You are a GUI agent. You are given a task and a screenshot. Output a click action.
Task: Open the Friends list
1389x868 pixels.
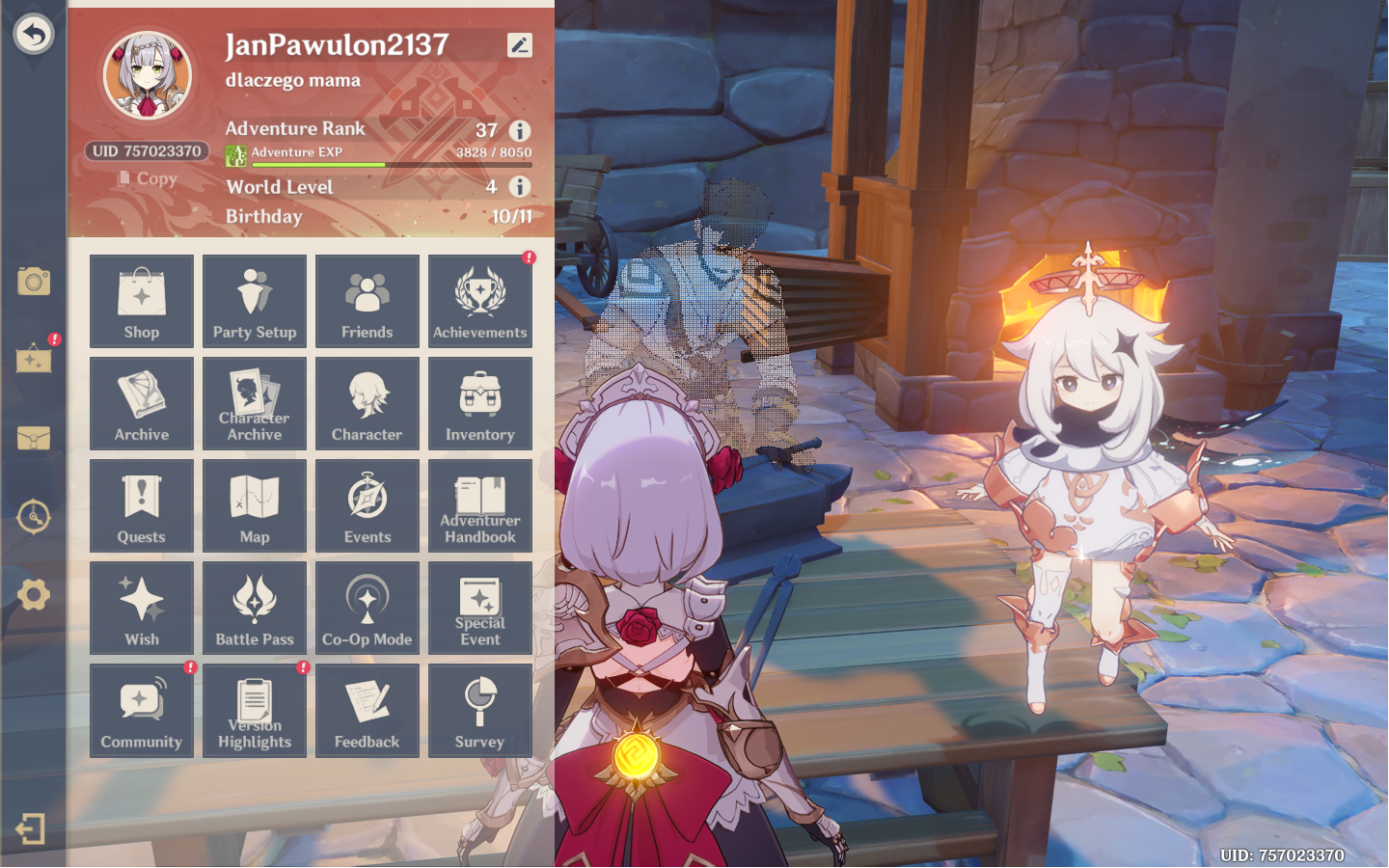pos(368,301)
